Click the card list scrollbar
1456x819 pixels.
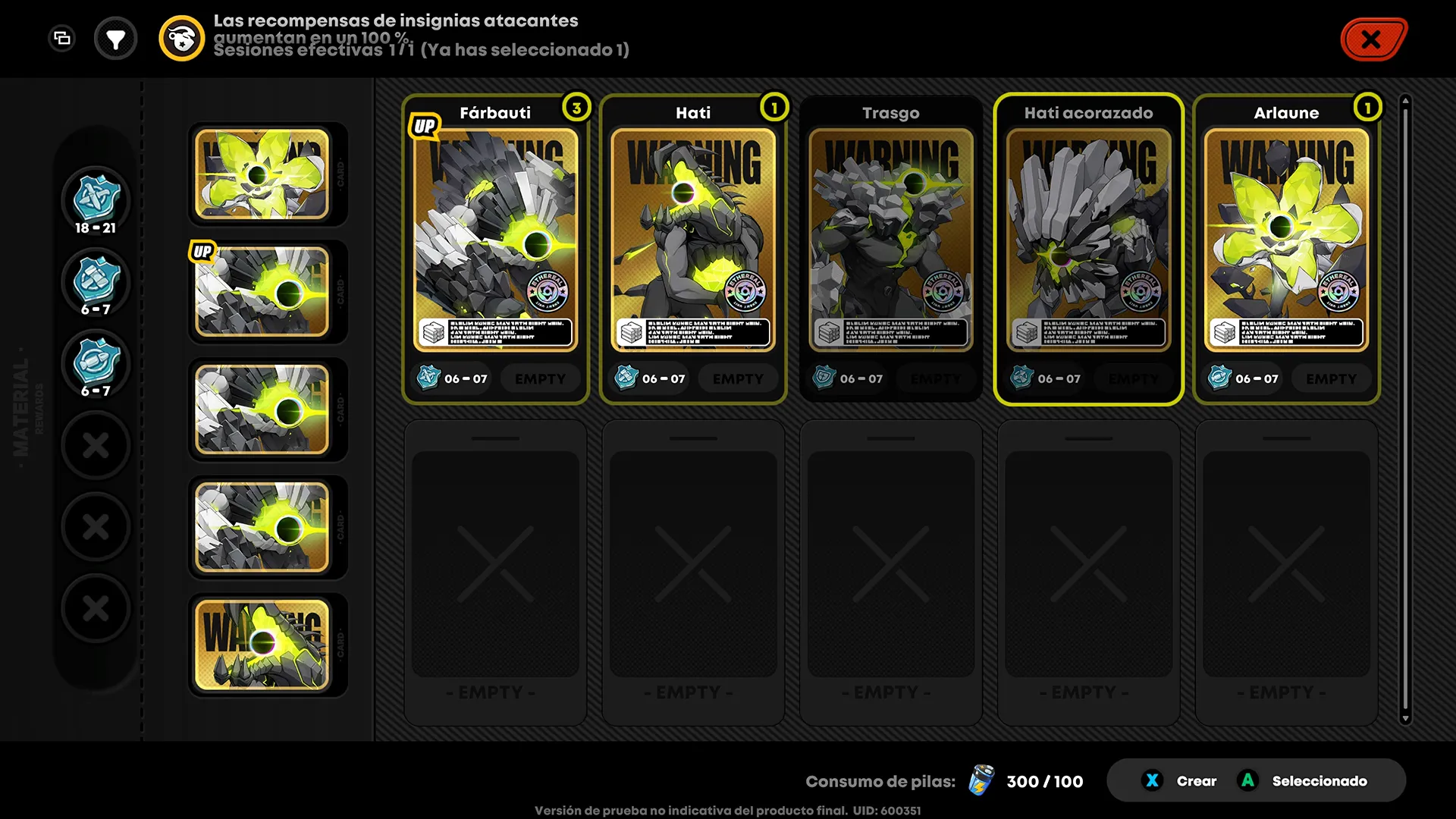(x=1405, y=409)
